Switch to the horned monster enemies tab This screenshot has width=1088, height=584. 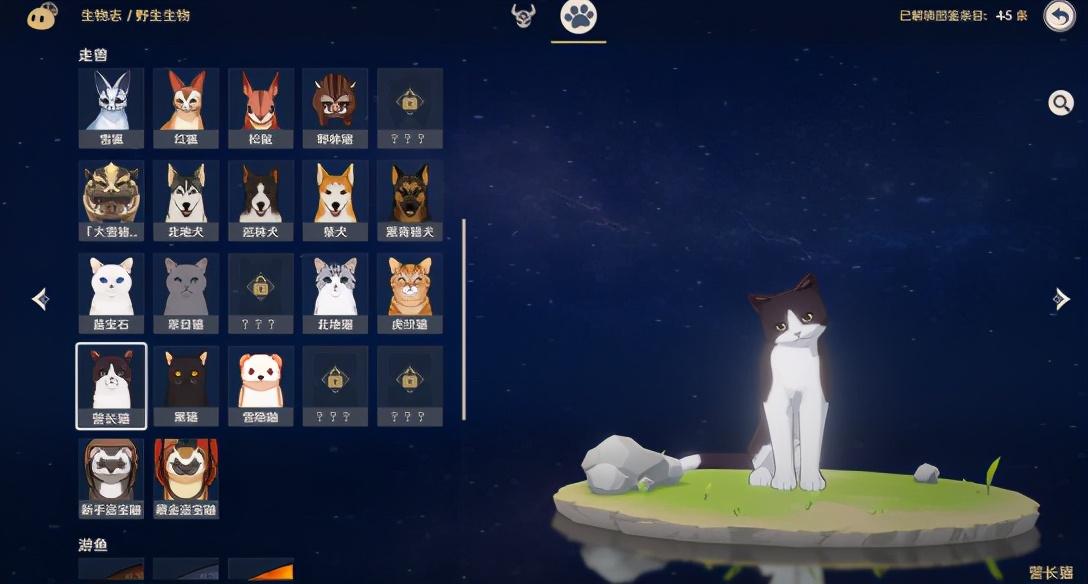click(x=523, y=16)
